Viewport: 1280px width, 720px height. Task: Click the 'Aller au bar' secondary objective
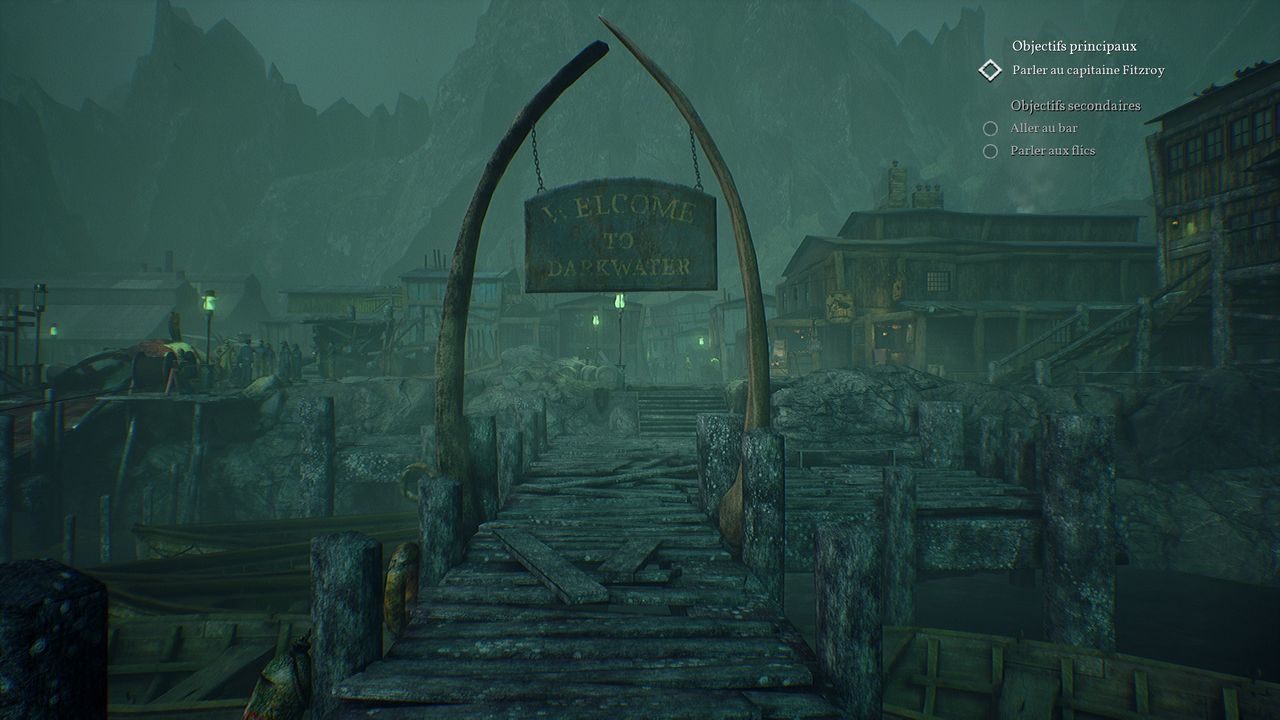pyautogui.click(x=1043, y=128)
